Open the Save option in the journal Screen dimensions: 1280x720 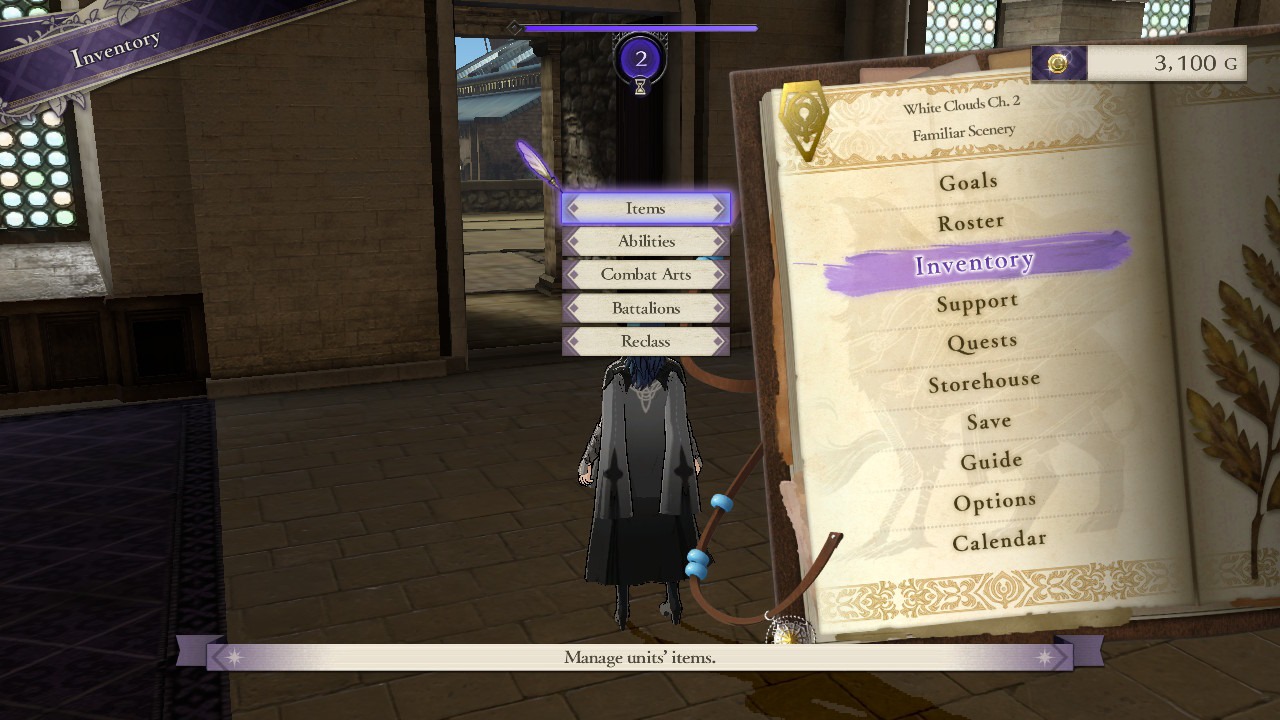click(988, 420)
